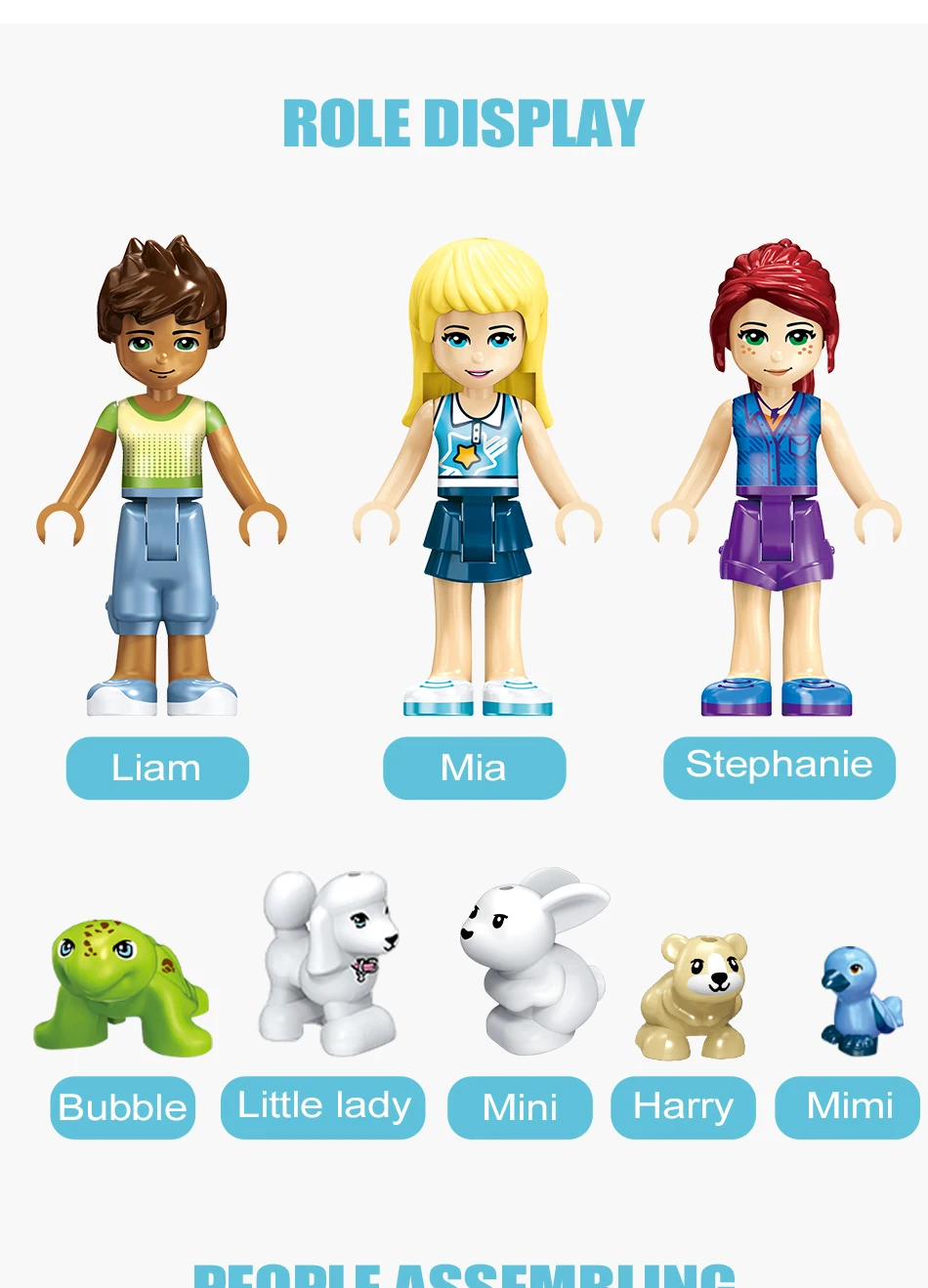
Task: Pick the Bubble label under the turtle
Action: (122, 1107)
